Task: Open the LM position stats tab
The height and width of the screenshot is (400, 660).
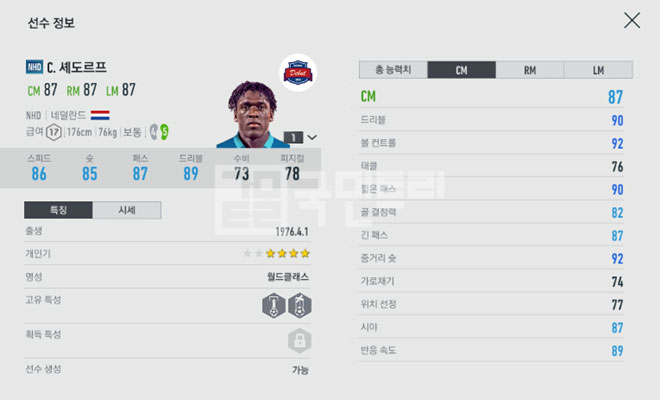Action: pyautogui.click(x=597, y=70)
